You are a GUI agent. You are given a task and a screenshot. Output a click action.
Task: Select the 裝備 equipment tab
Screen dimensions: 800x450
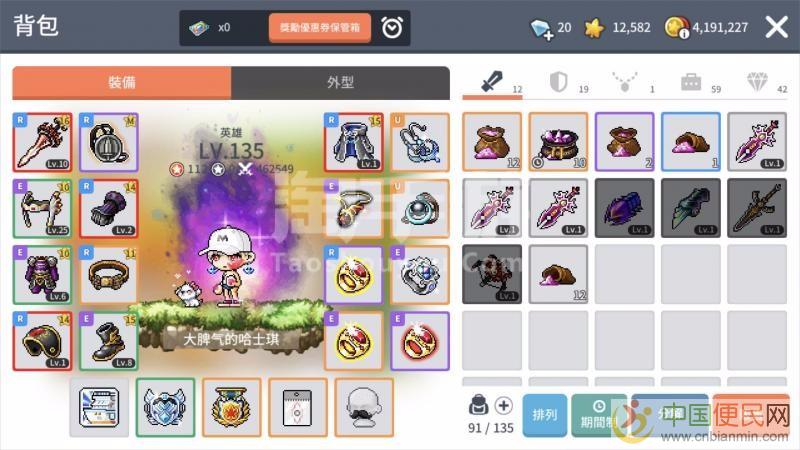[x=122, y=83]
